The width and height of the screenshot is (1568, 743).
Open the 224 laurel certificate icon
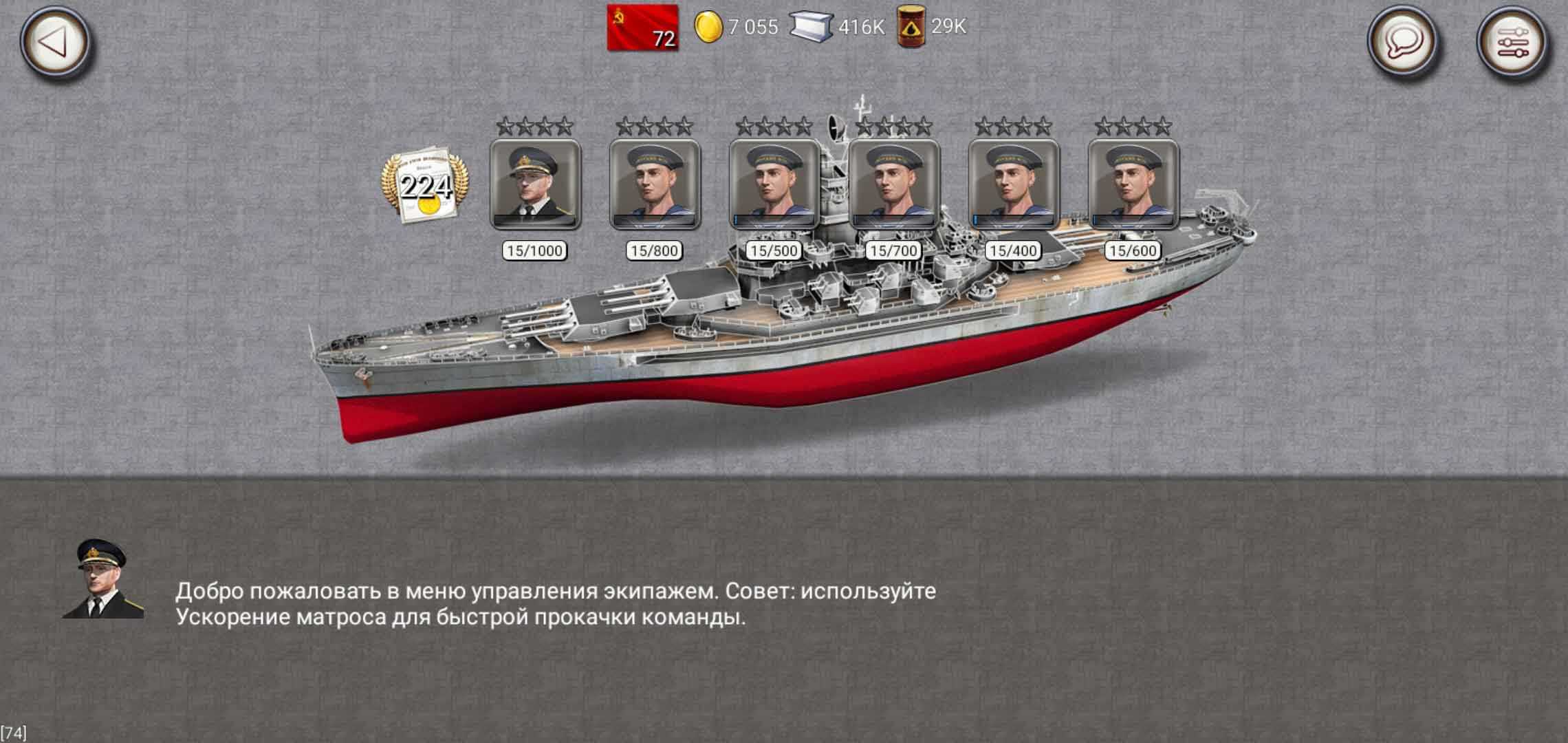pyautogui.click(x=425, y=184)
